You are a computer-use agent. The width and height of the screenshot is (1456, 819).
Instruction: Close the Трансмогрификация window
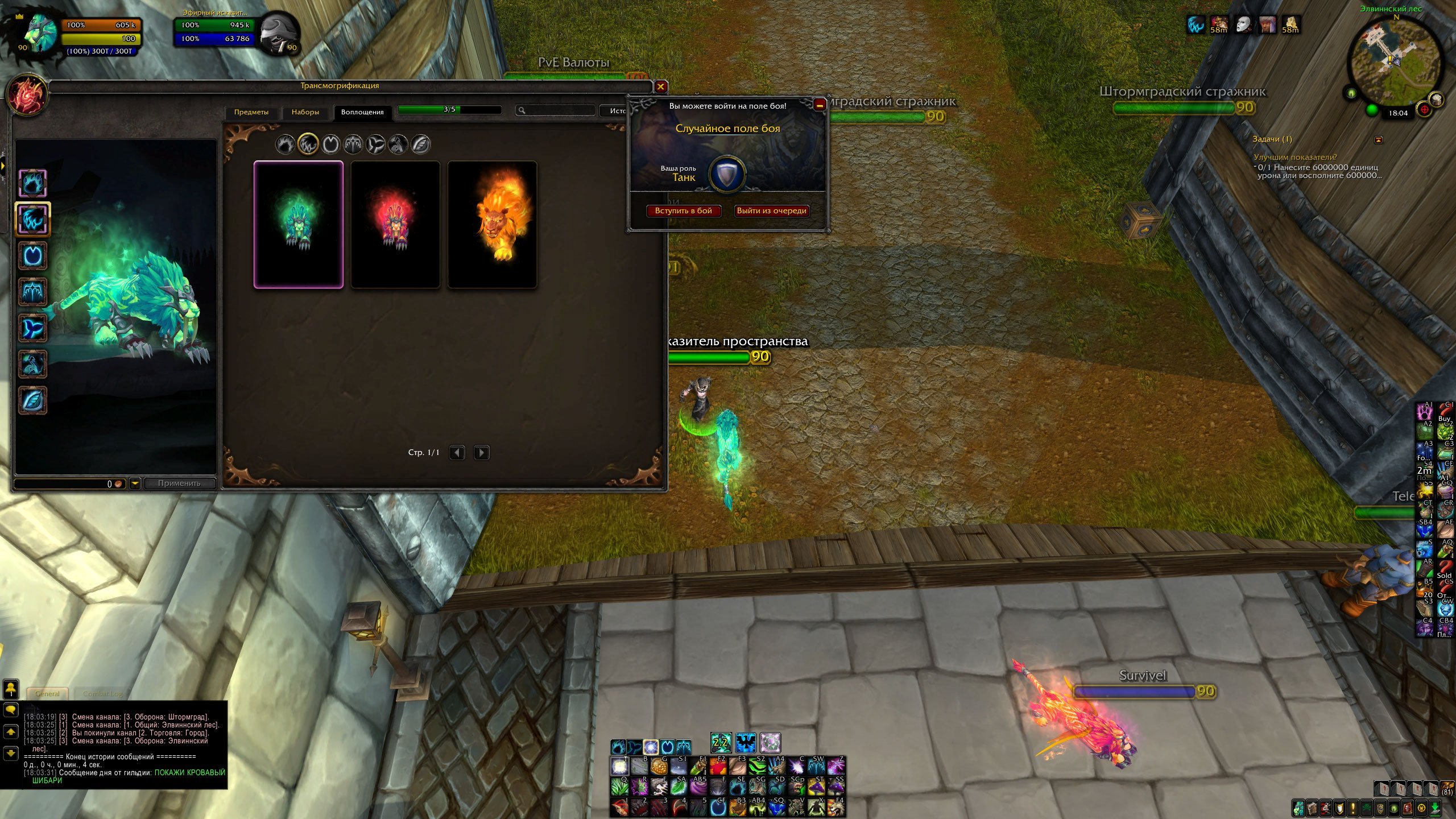(660, 86)
